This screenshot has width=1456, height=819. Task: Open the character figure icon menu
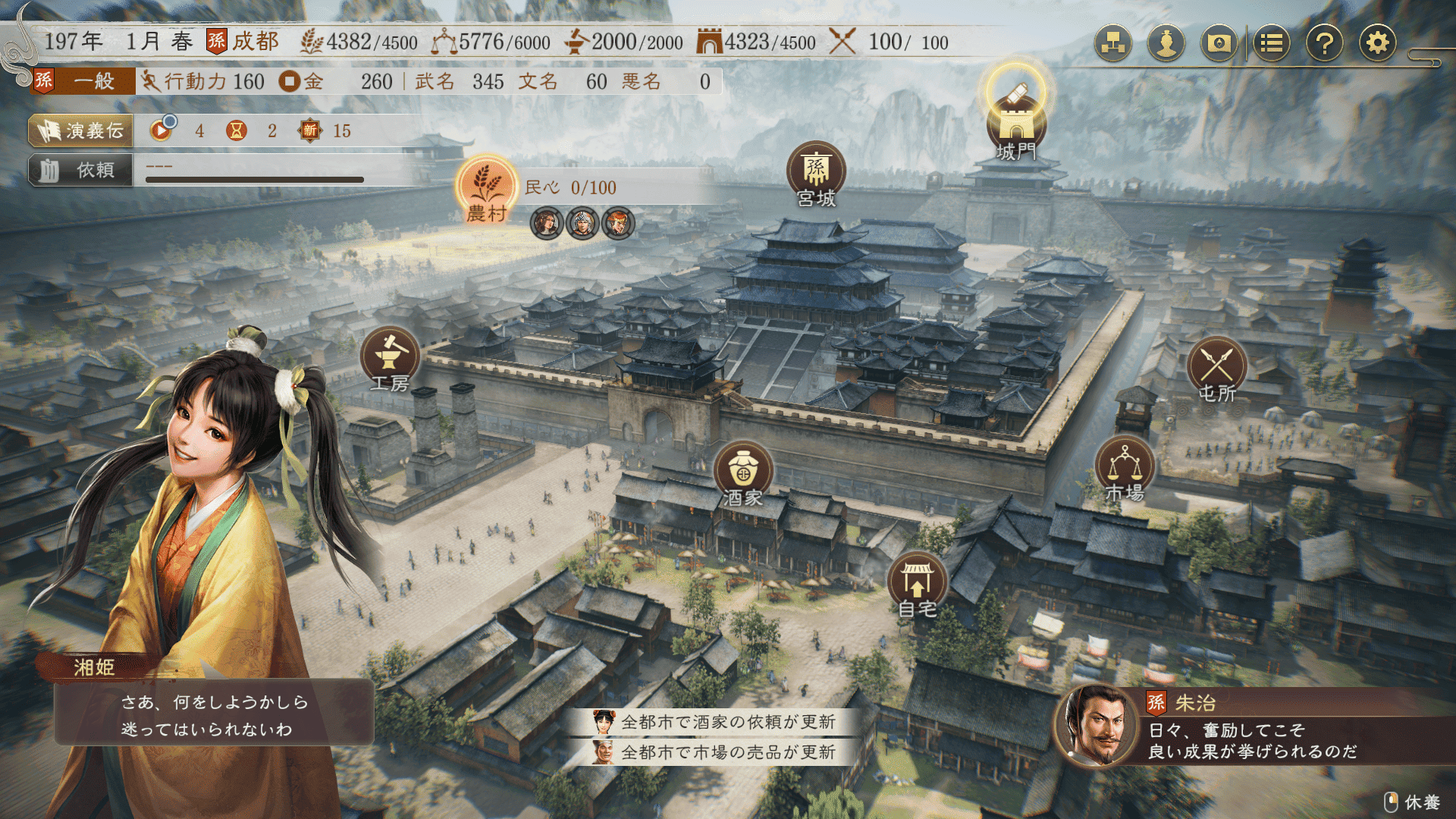(x=1166, y=43)
